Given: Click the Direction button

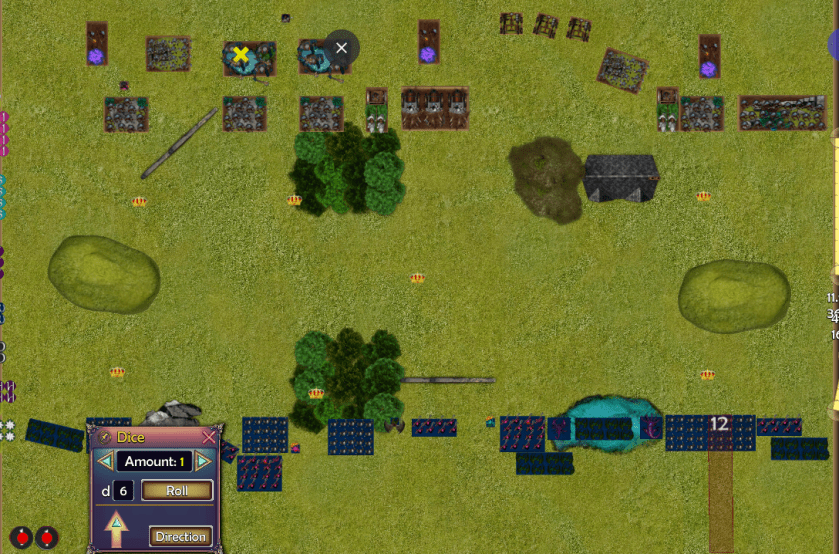Looking at the screenshot, I should coord(180,537).
